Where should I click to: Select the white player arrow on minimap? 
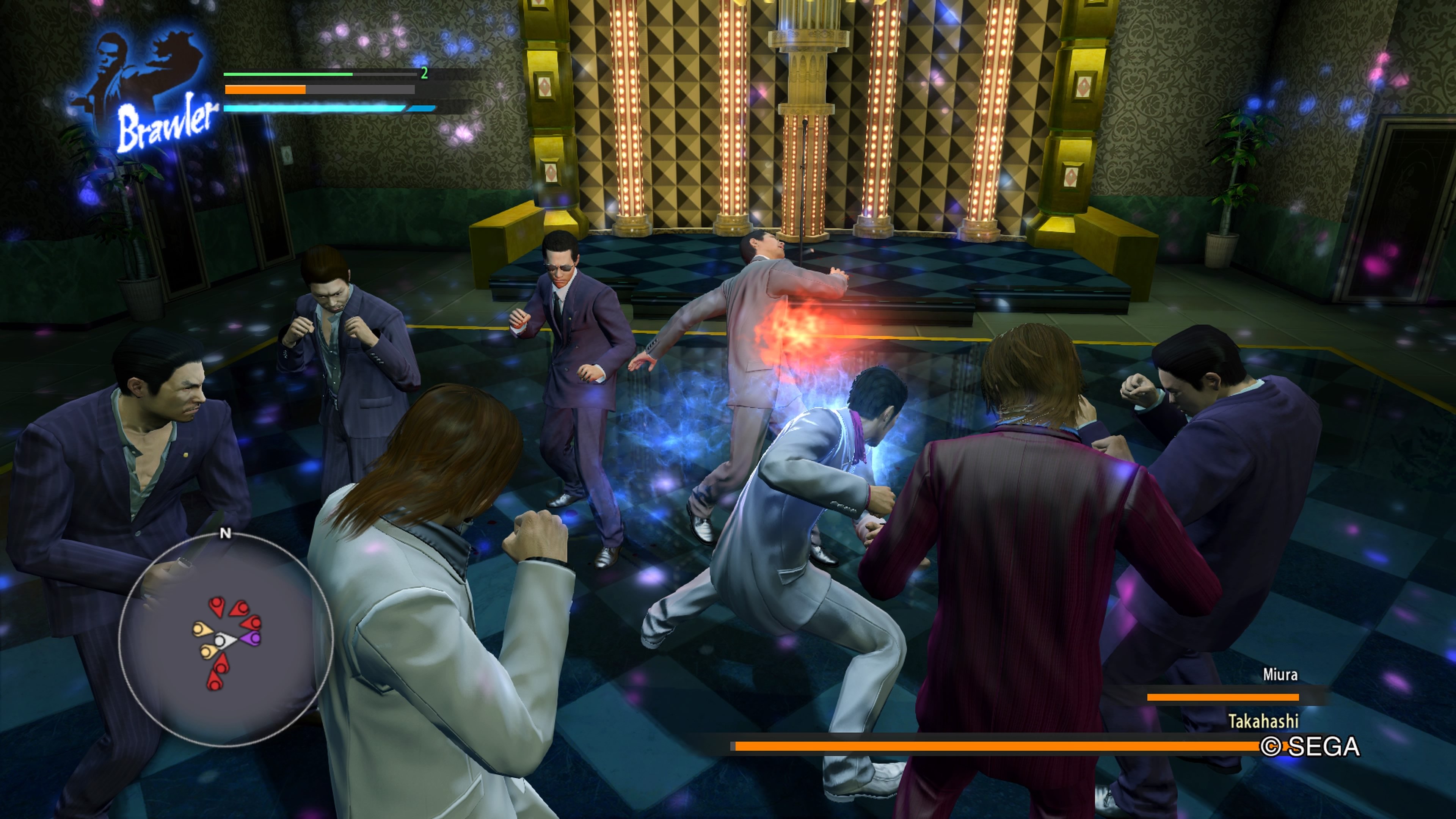tap(222, 639)
